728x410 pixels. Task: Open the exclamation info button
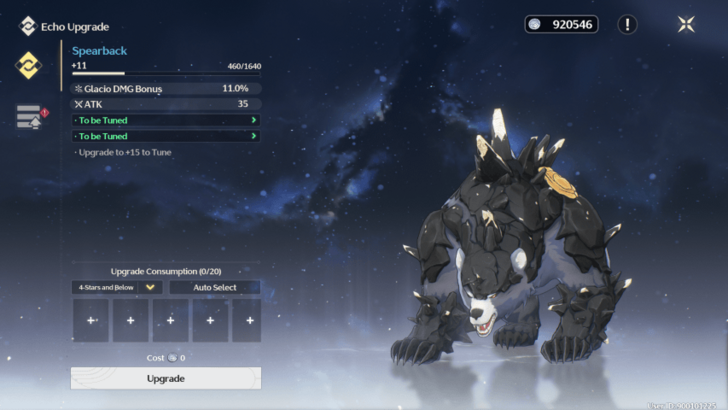[x=627, y=24]
